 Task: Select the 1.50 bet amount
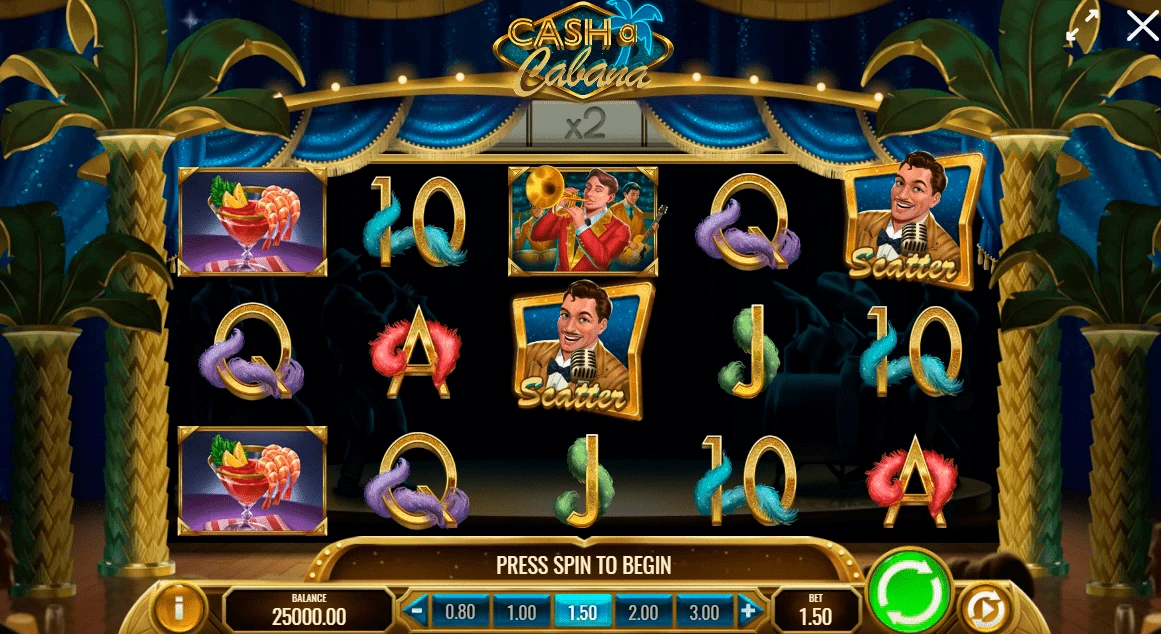click(583, 611)
